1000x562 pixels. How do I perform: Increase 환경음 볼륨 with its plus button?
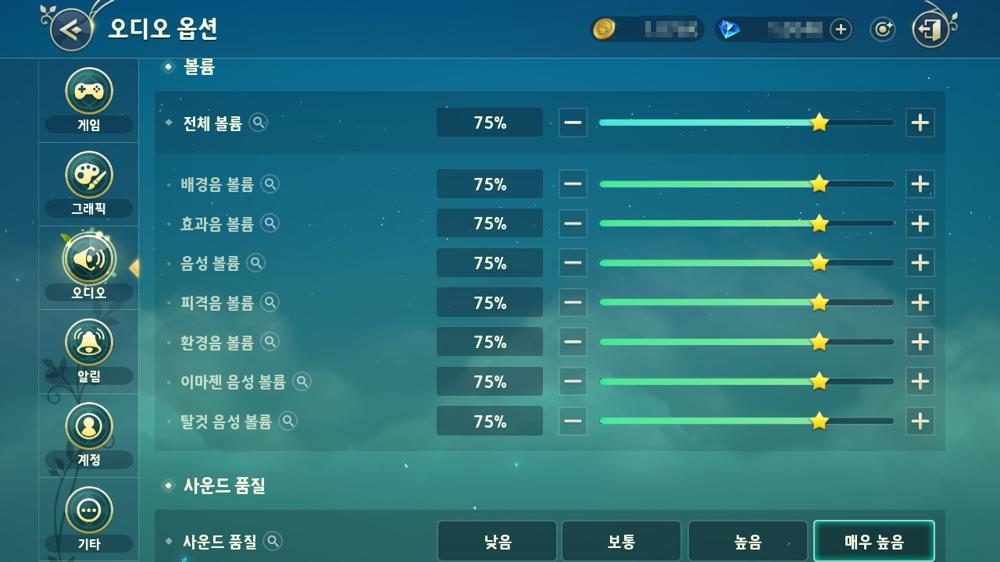click(x=920, y=342)
